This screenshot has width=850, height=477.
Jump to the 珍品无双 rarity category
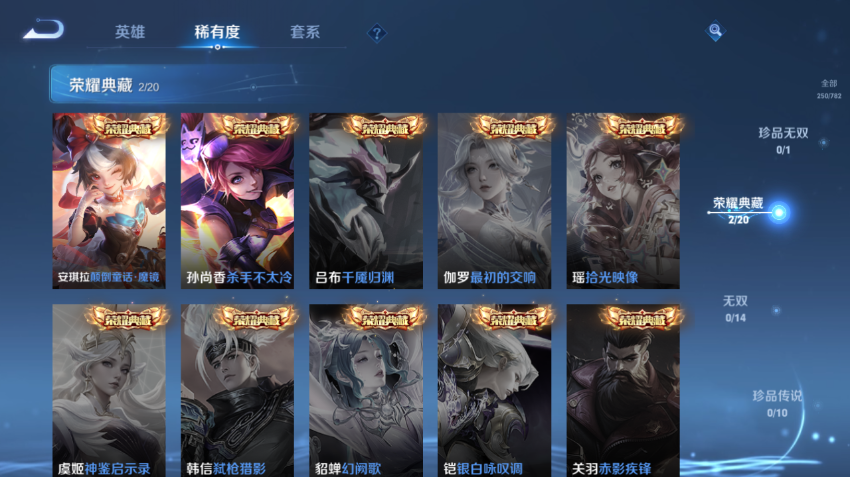(x=782, y=139)
